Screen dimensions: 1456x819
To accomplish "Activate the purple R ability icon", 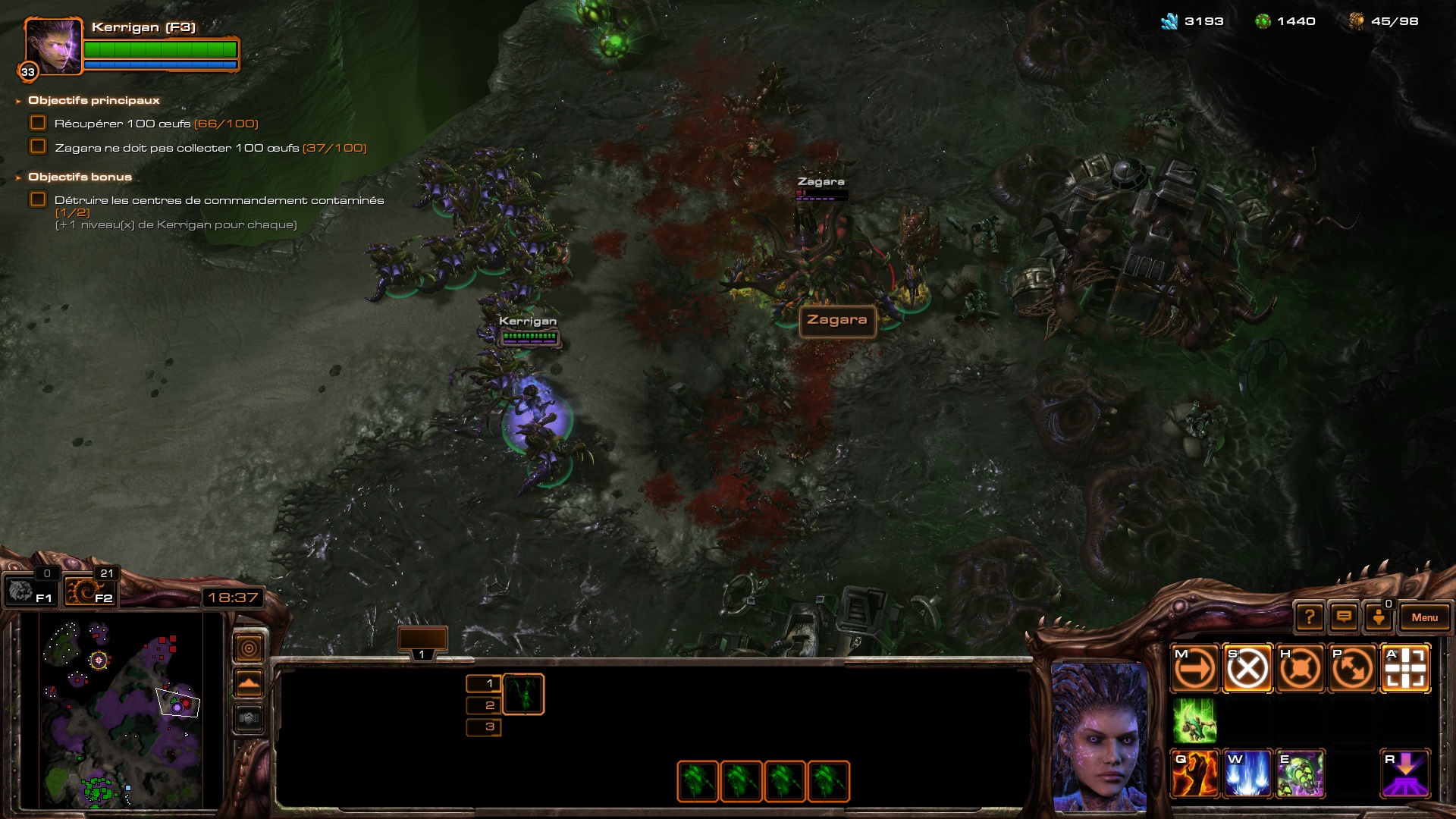I will (x=1405, y=773).
